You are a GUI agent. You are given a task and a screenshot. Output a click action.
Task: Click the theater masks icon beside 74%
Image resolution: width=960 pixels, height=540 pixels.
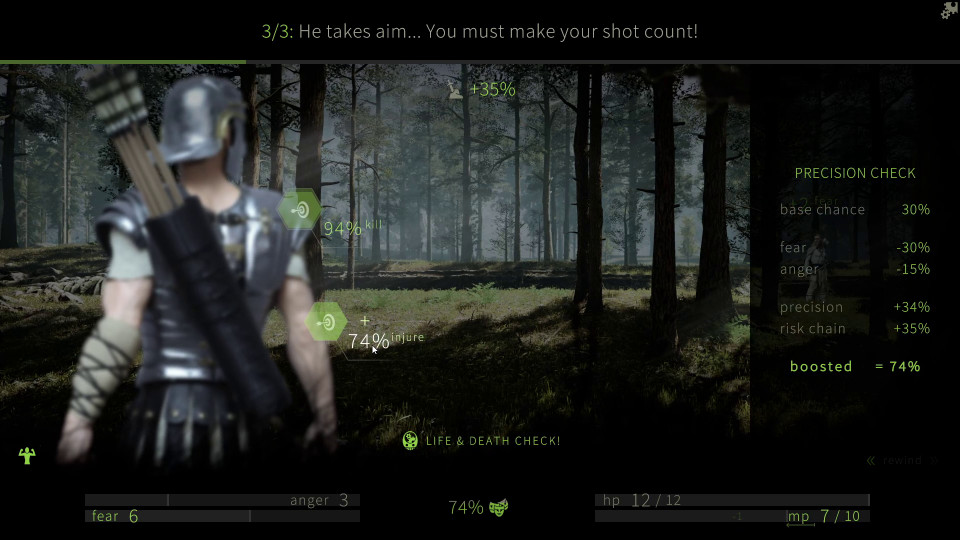[x=499, y=508]
